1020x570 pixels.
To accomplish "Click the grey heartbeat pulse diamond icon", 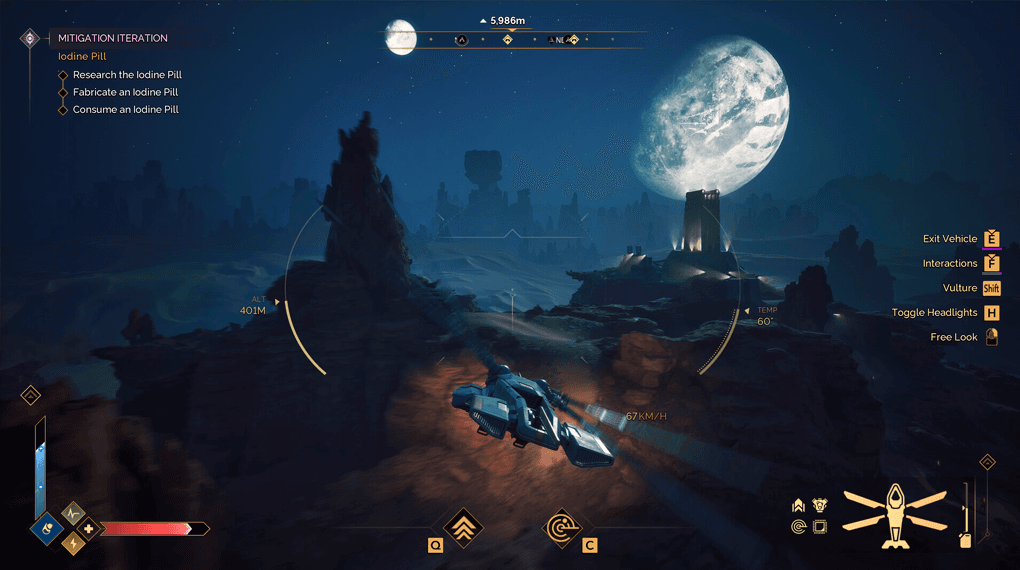I will click(x=73, y=513).
